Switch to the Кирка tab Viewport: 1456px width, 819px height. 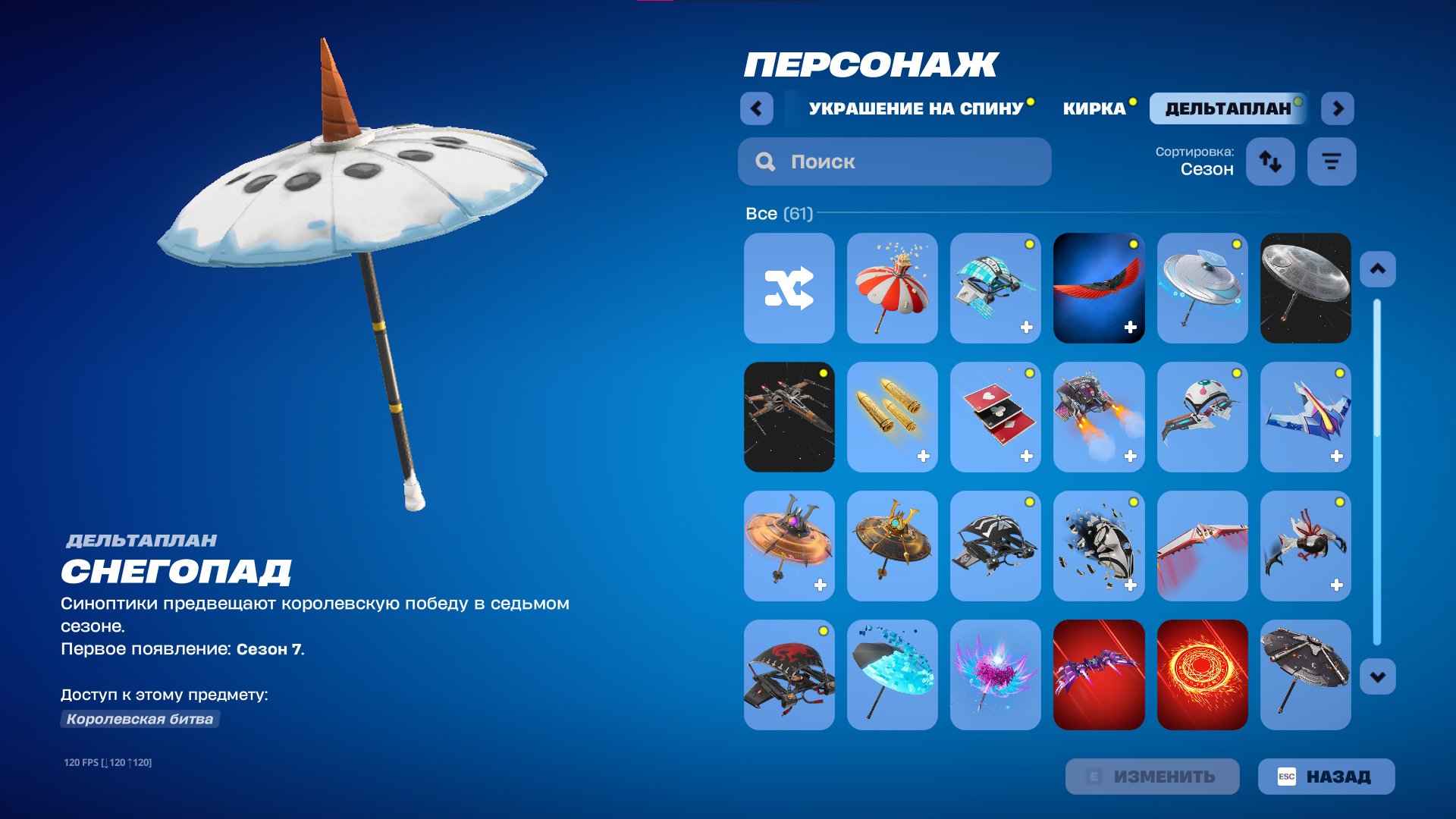pyautogui.click(x=1097, y=108)
